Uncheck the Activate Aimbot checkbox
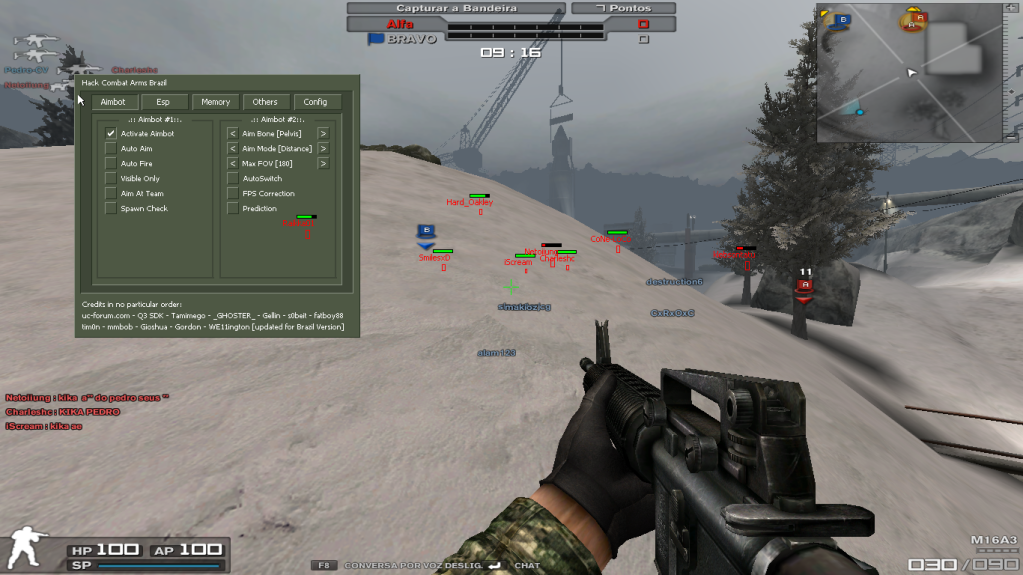The width and height of the screenshot is (1023, 575). tap(111, 133)
